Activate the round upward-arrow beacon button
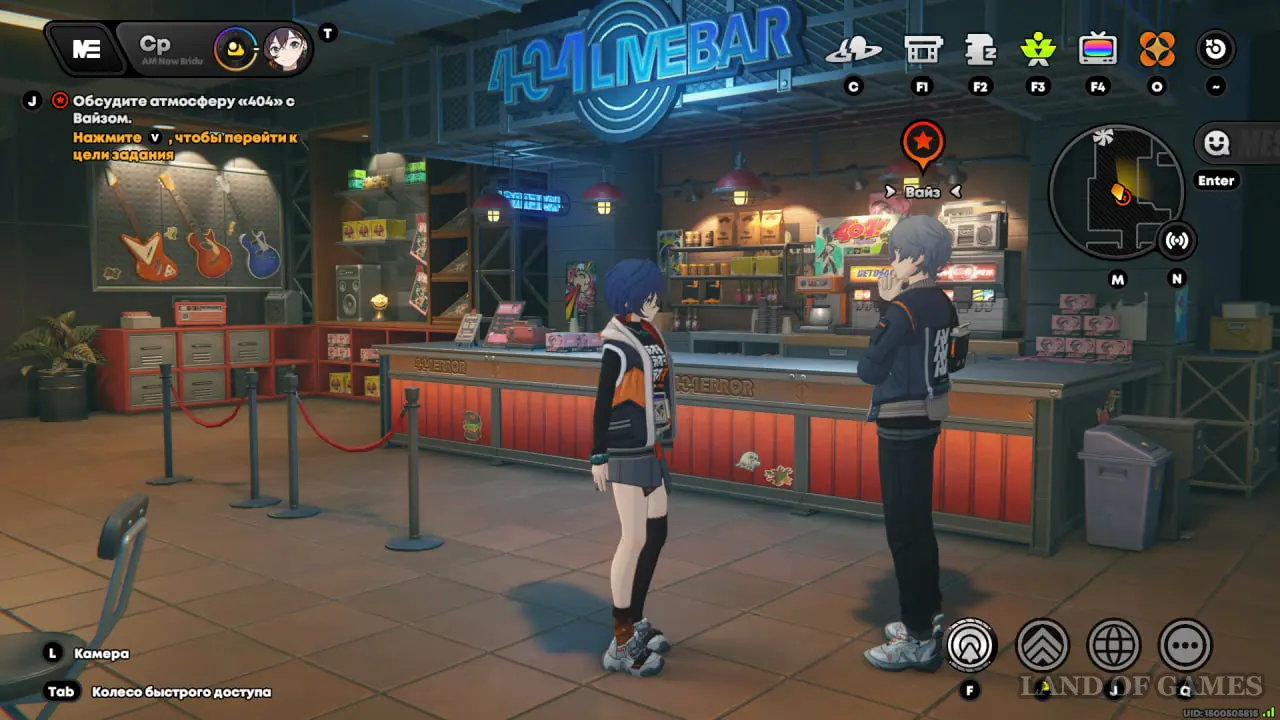 click(970, 645)
